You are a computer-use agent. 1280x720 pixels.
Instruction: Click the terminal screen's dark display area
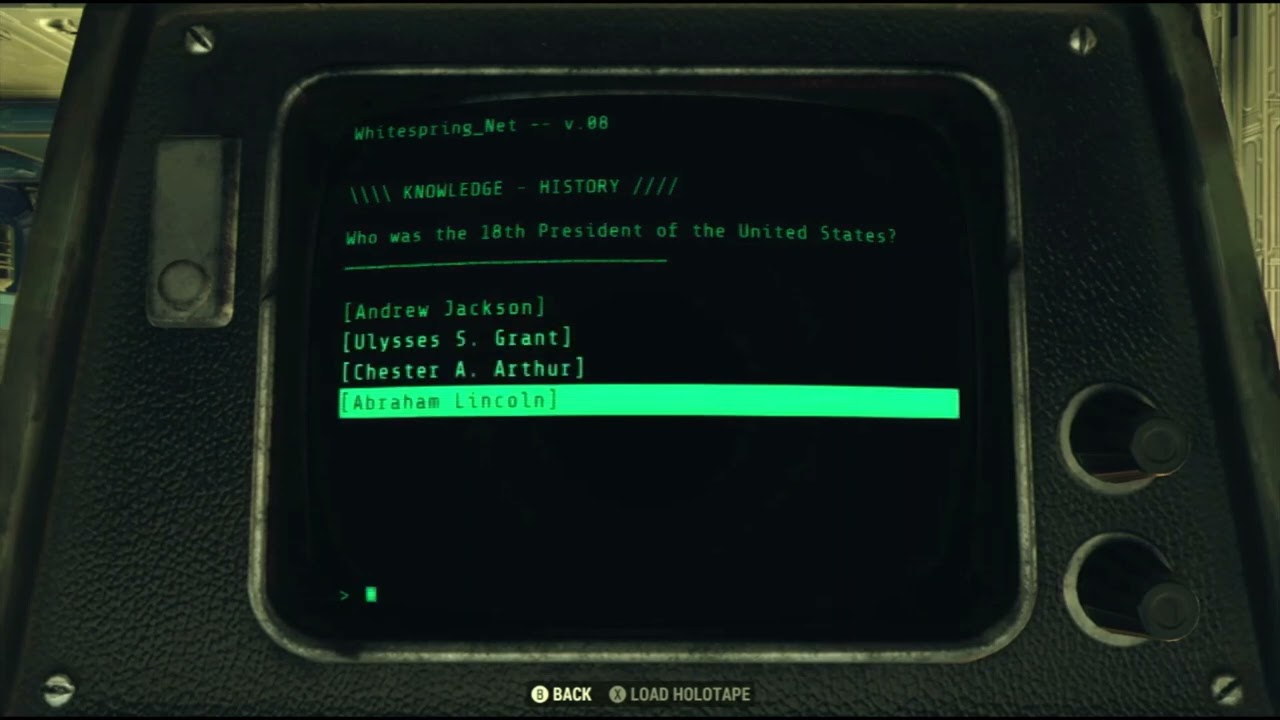point(650,500)
